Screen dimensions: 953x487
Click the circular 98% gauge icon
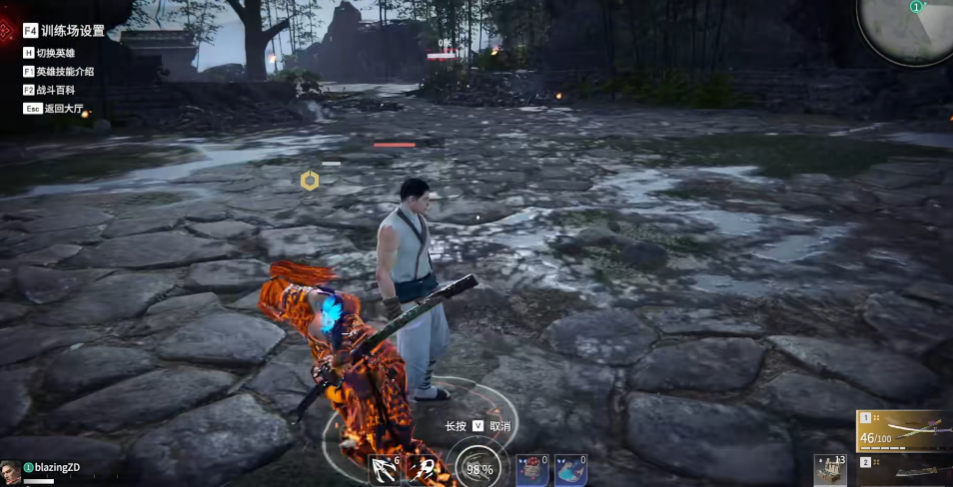[478, 469]
